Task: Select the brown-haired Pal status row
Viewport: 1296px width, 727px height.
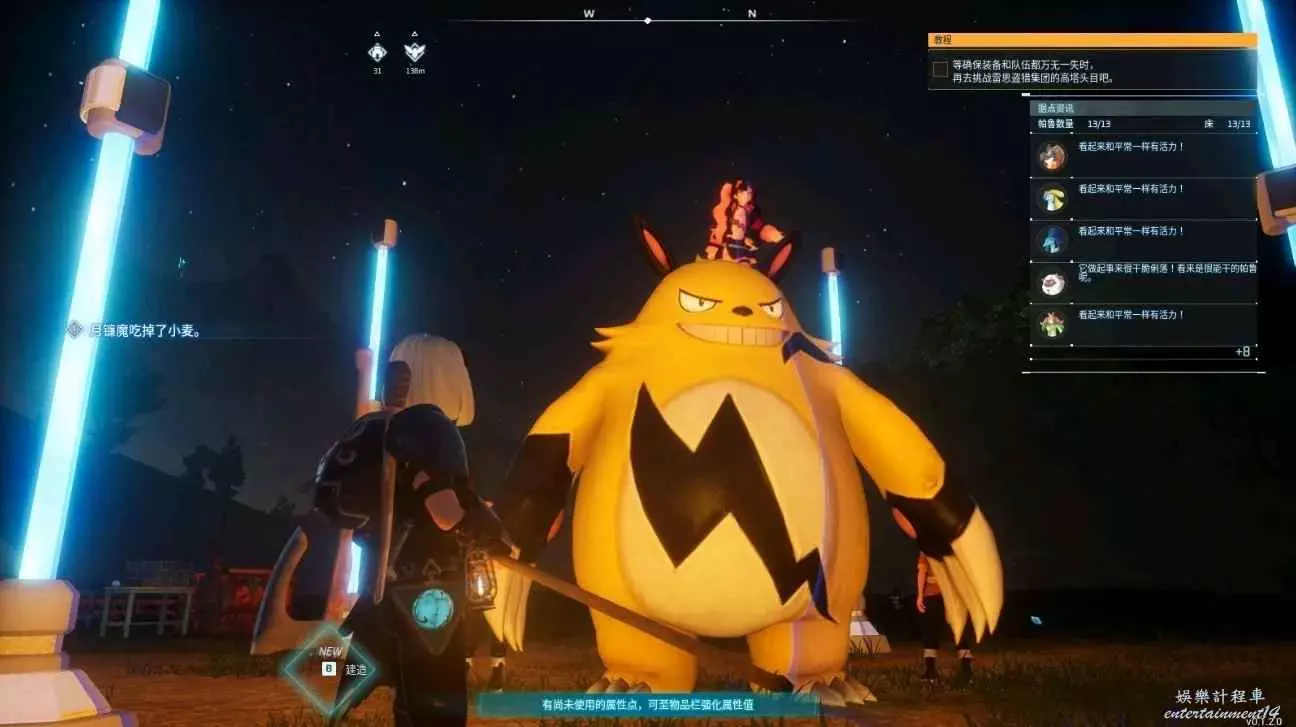Action: (1143, 156)
